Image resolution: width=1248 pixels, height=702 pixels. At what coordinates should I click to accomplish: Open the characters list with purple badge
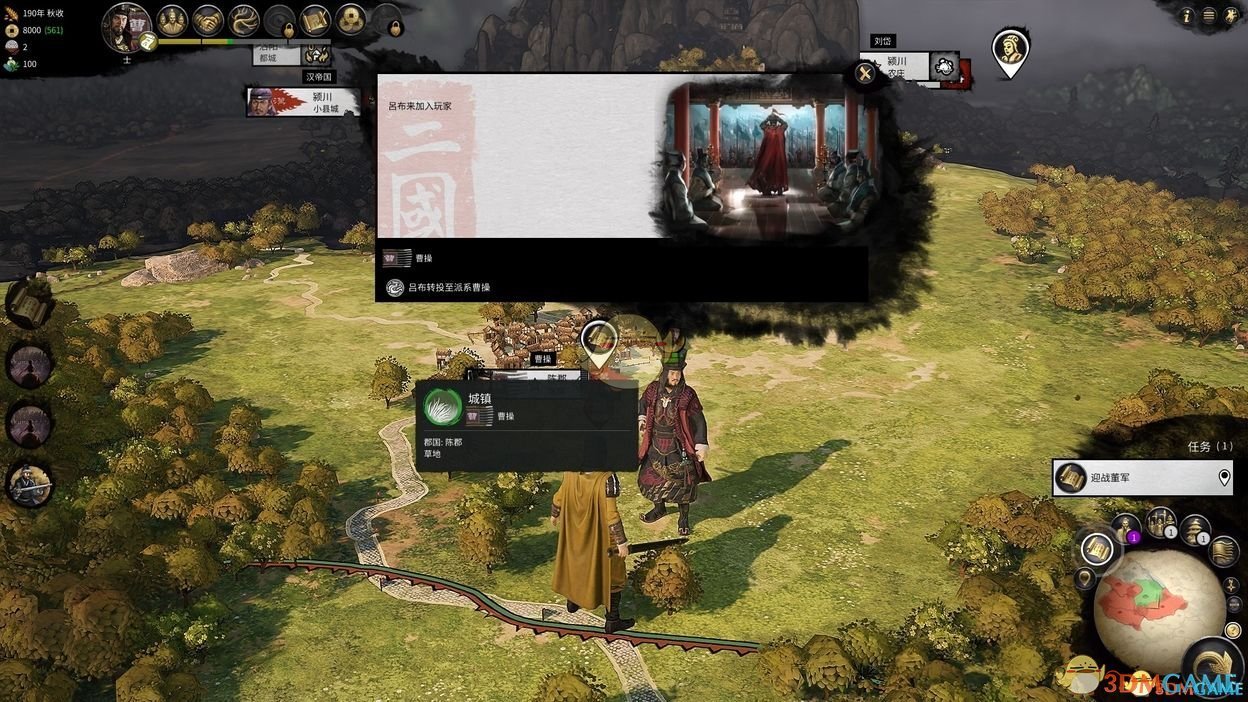pyautogui.click(x=1126, y=527)
